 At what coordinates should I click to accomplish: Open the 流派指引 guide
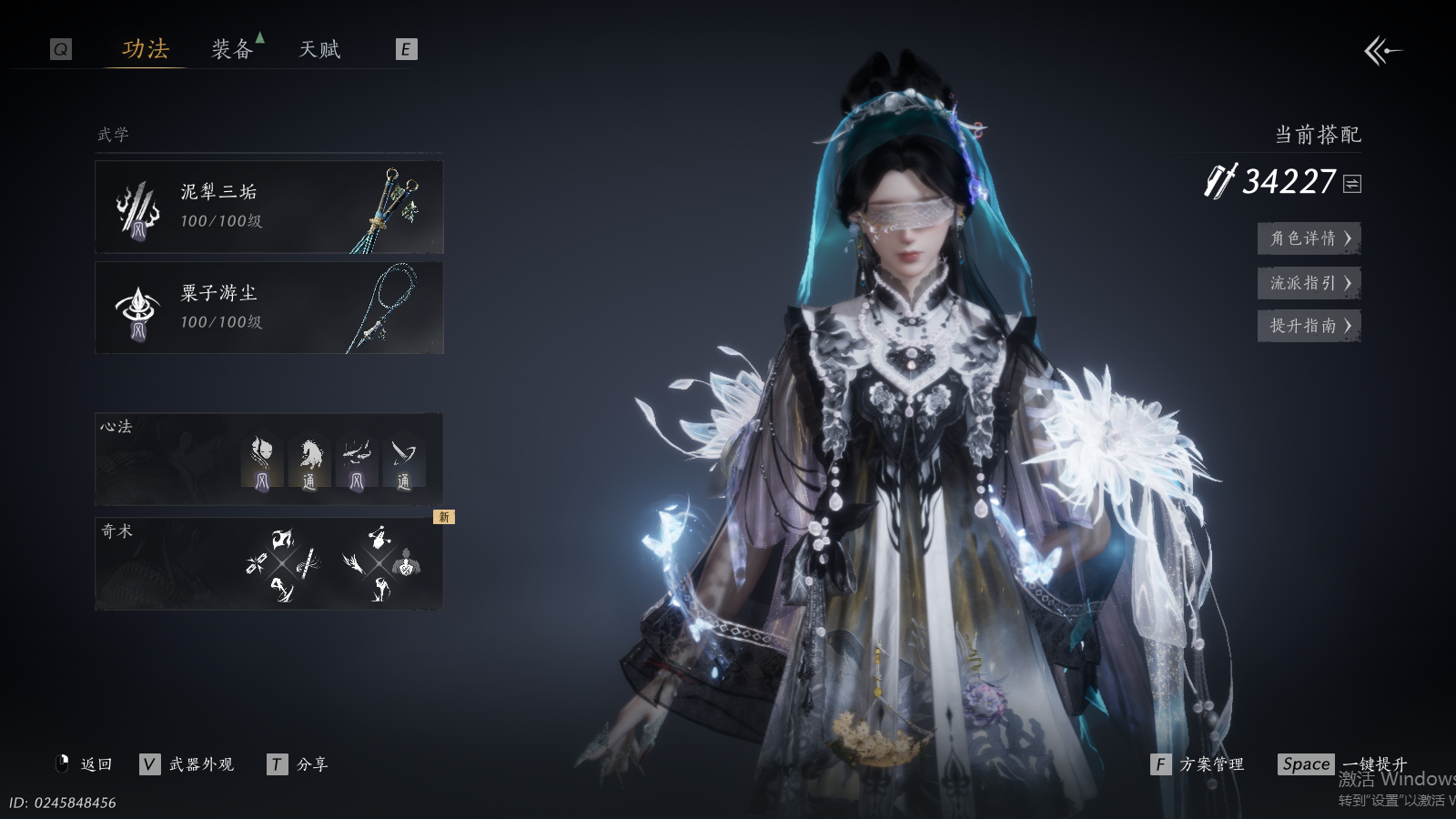click(x=1309, y=283)
